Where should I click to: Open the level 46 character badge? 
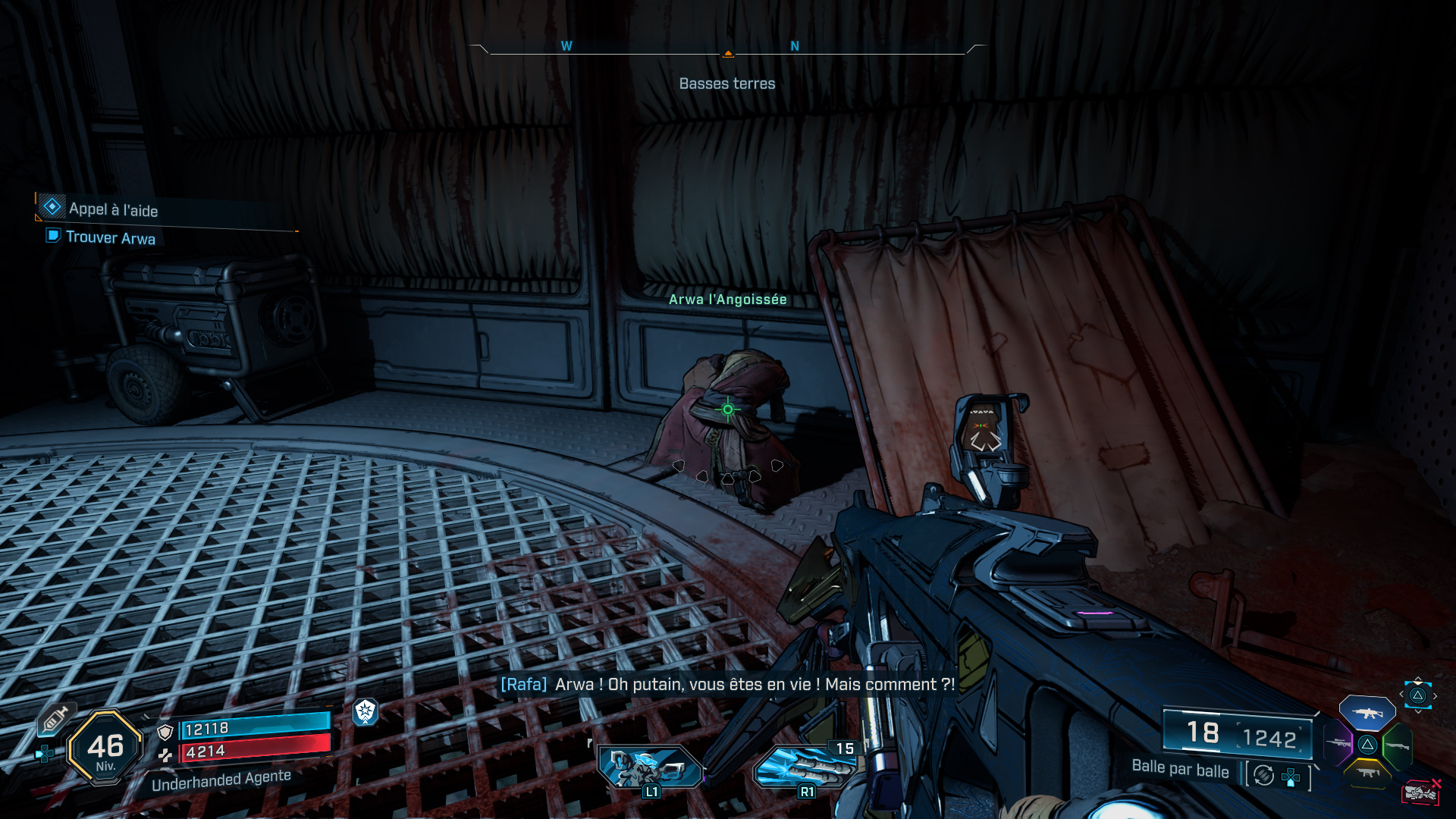coord(105,748)
